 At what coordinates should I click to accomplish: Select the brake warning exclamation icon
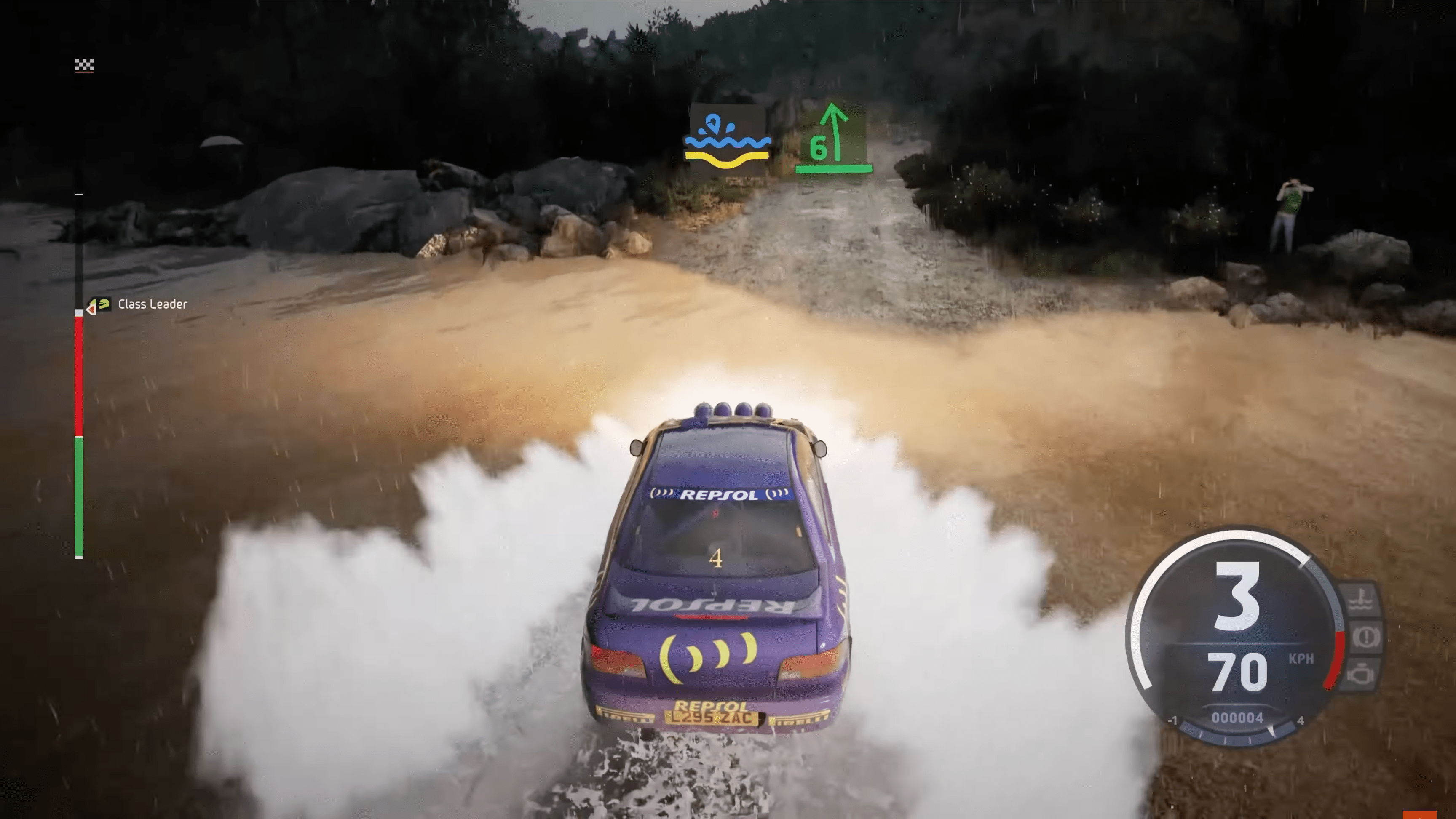pos(1365,637)
